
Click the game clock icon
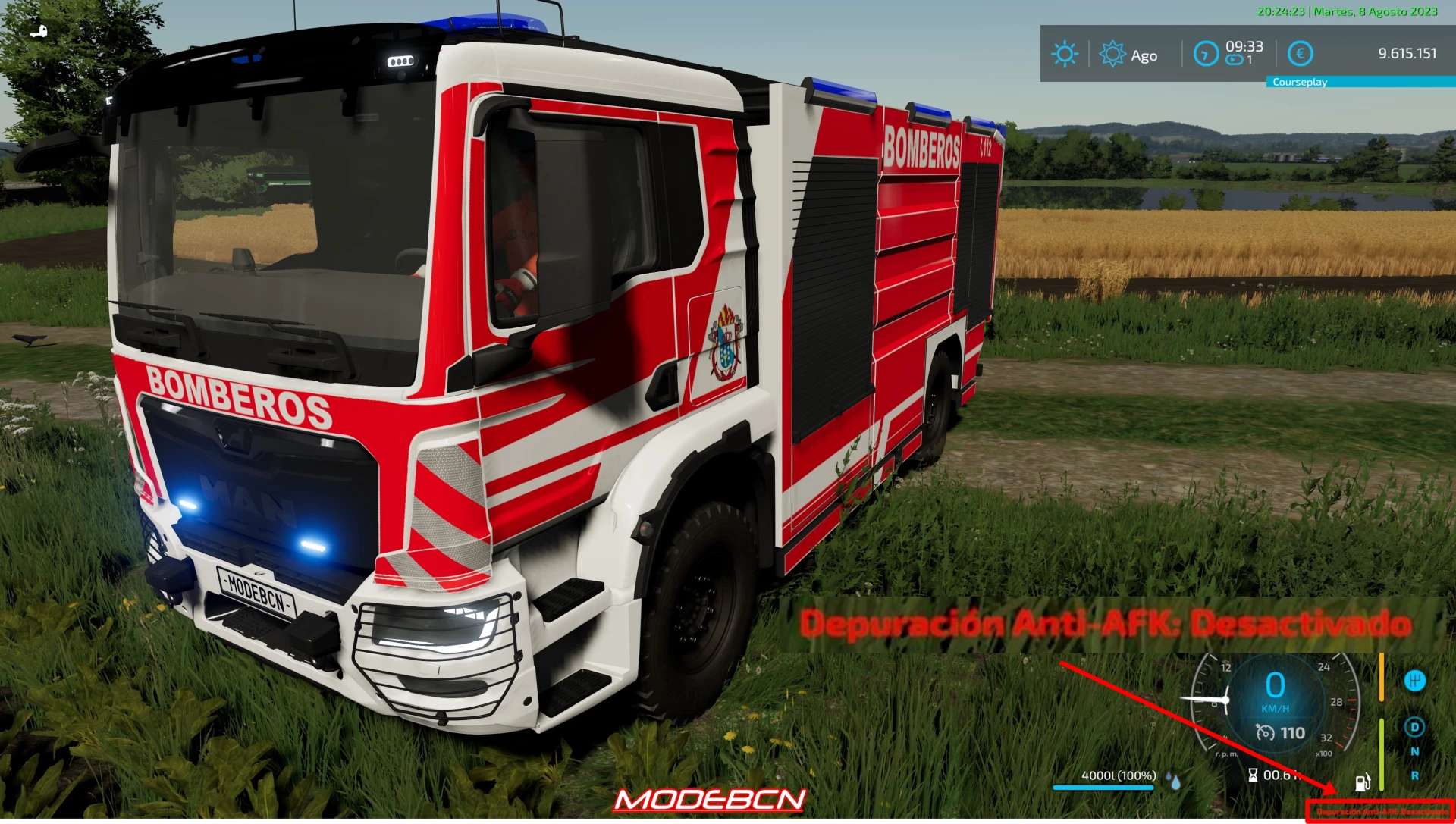pos(1206,54)
